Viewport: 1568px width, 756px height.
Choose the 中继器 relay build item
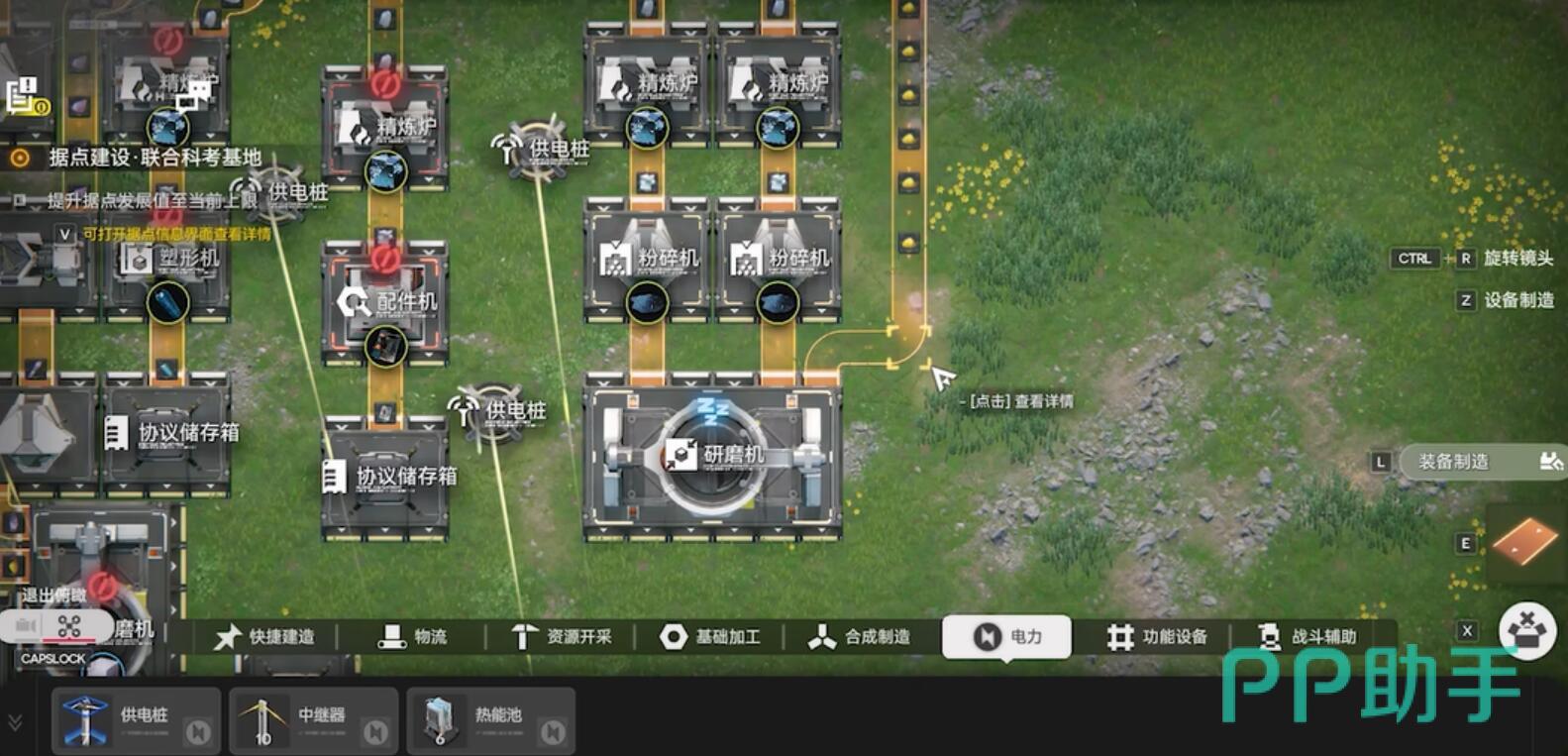click(x=313, y=720)
